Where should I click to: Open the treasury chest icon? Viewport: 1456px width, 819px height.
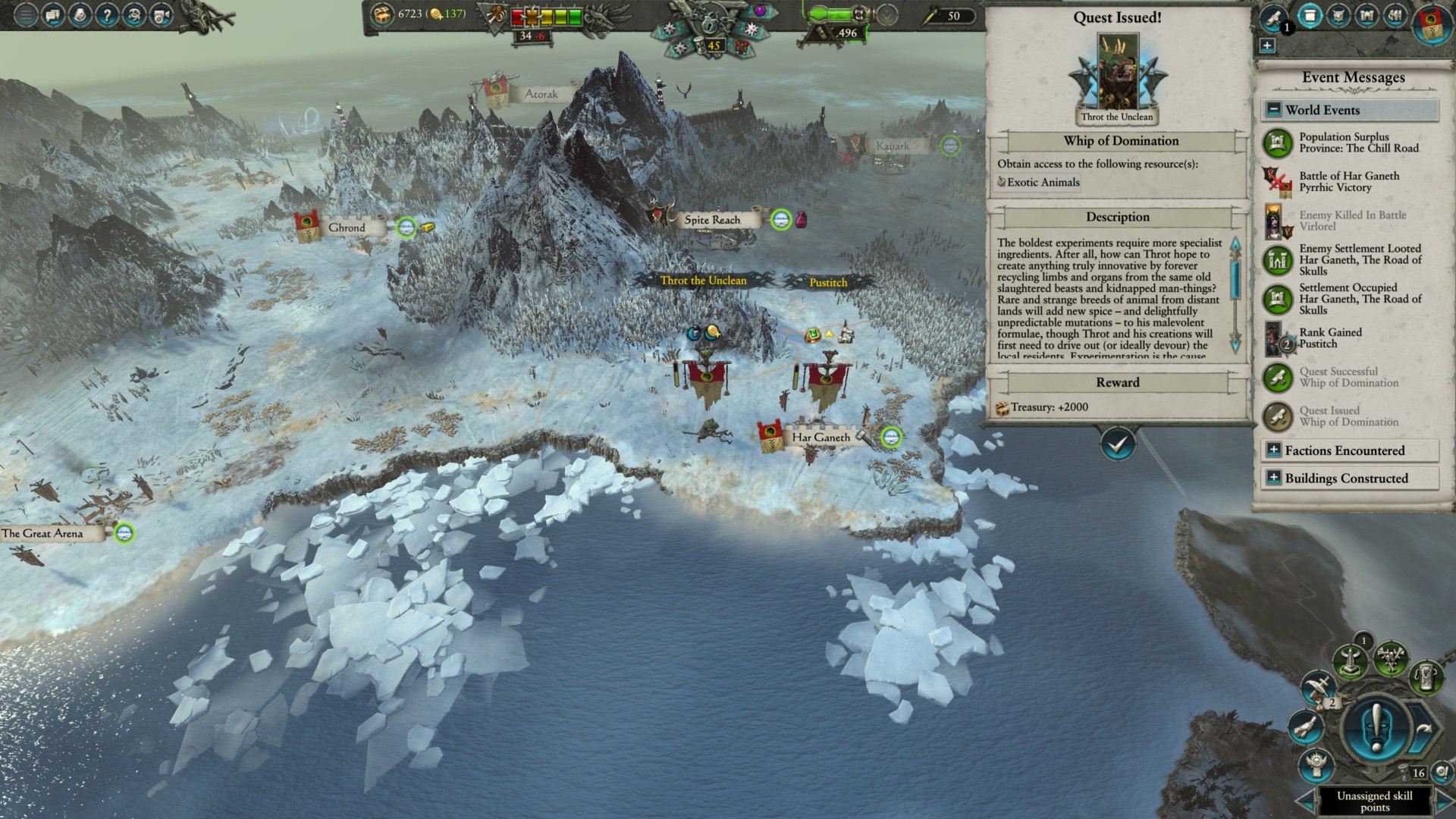[x=381, y=14]
